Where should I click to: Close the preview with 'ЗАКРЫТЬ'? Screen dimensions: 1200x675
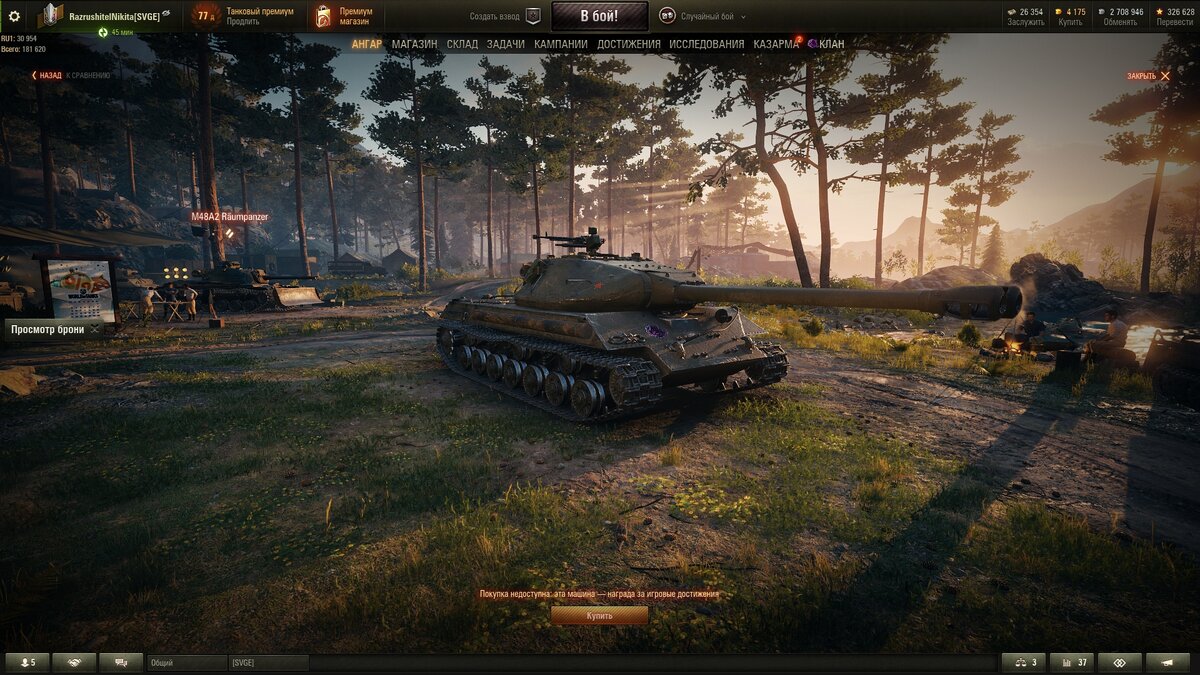(x=1148, y=76)
